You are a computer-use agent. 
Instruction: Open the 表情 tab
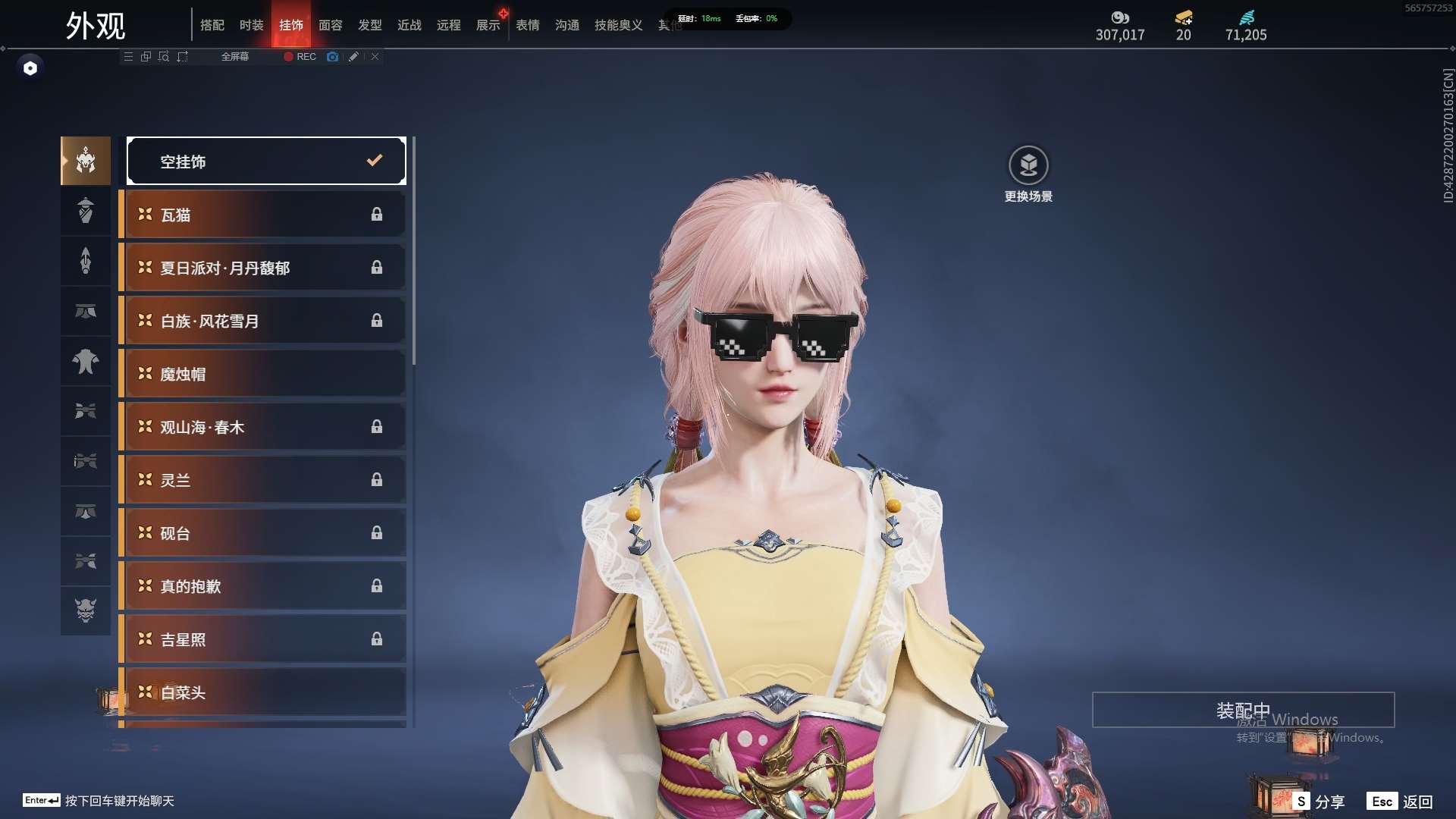point(528,25)
